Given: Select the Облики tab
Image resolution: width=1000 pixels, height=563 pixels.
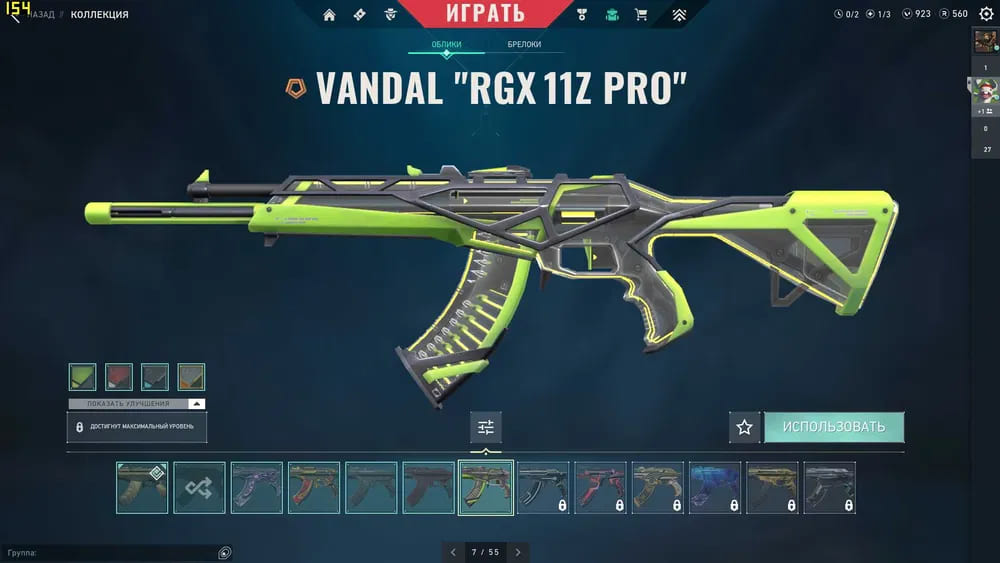Looking at the screenshot, I should click(447, 45).
